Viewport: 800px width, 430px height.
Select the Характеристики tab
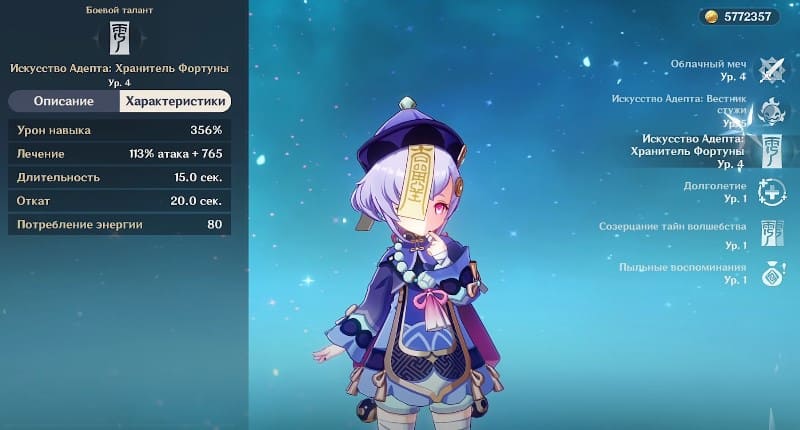tap(175, 101)
